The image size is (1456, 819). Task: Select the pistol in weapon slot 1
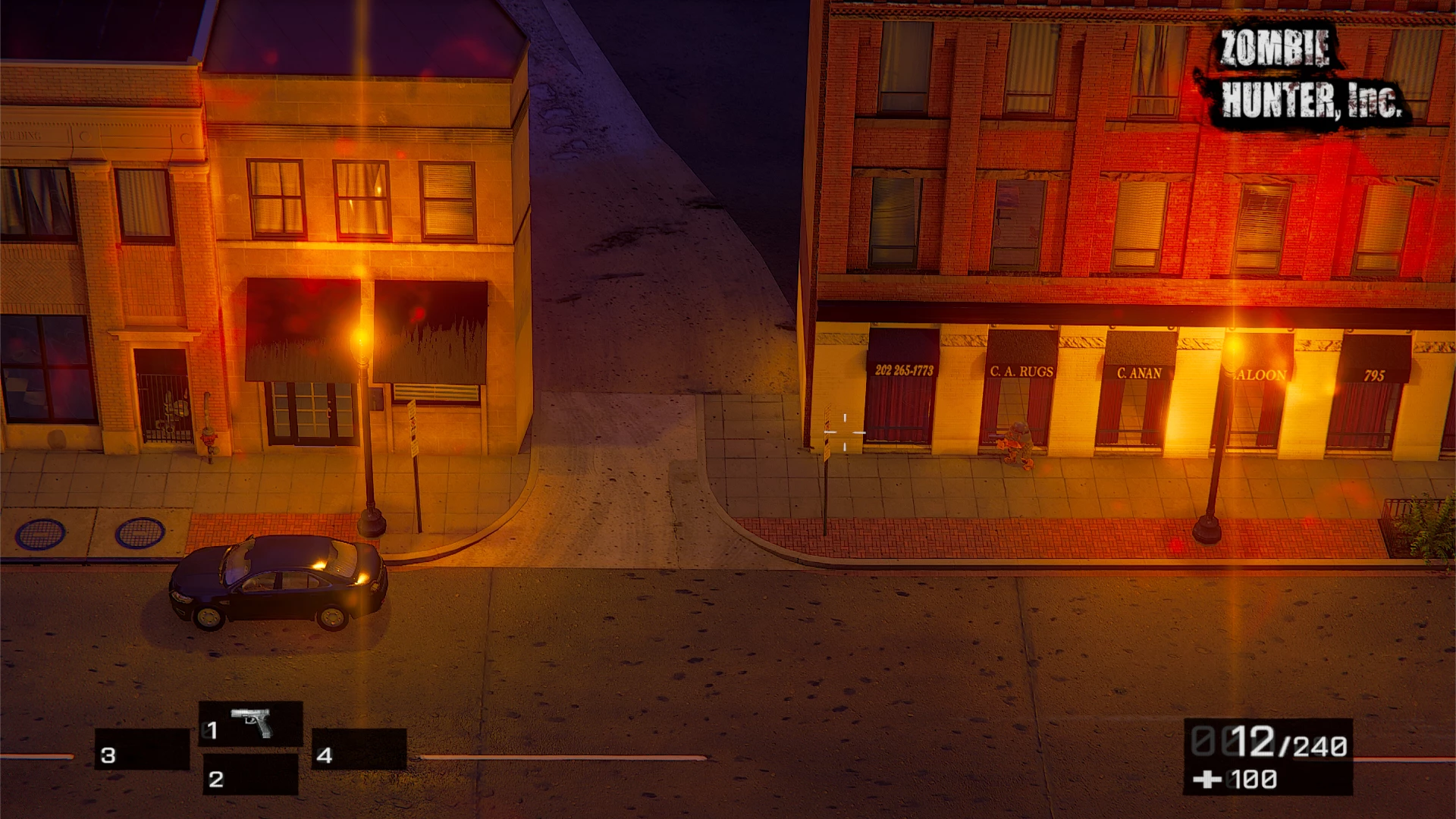coord(251,724)
